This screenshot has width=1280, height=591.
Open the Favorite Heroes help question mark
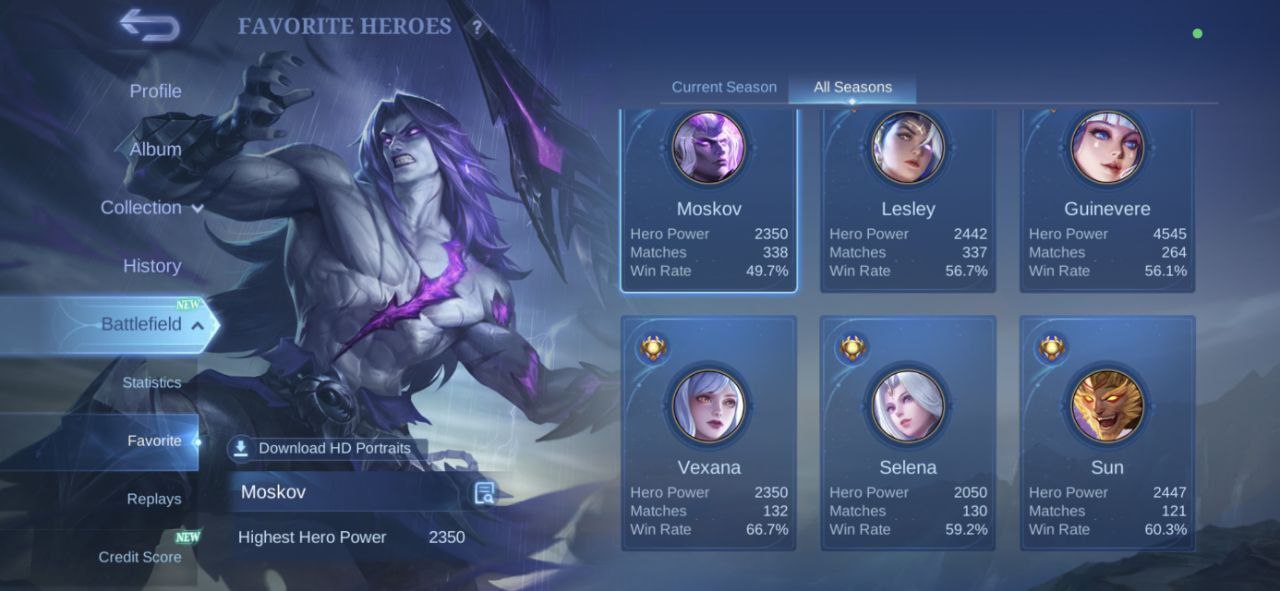coord(477,28)
